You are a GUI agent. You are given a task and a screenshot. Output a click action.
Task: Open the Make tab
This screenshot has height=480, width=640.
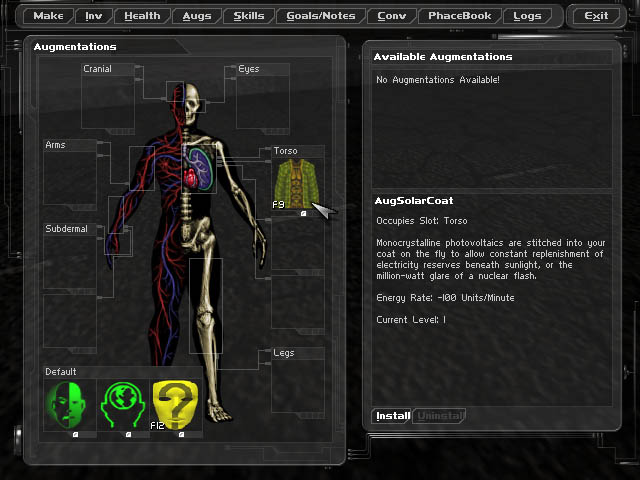click(x=48, y=16)
